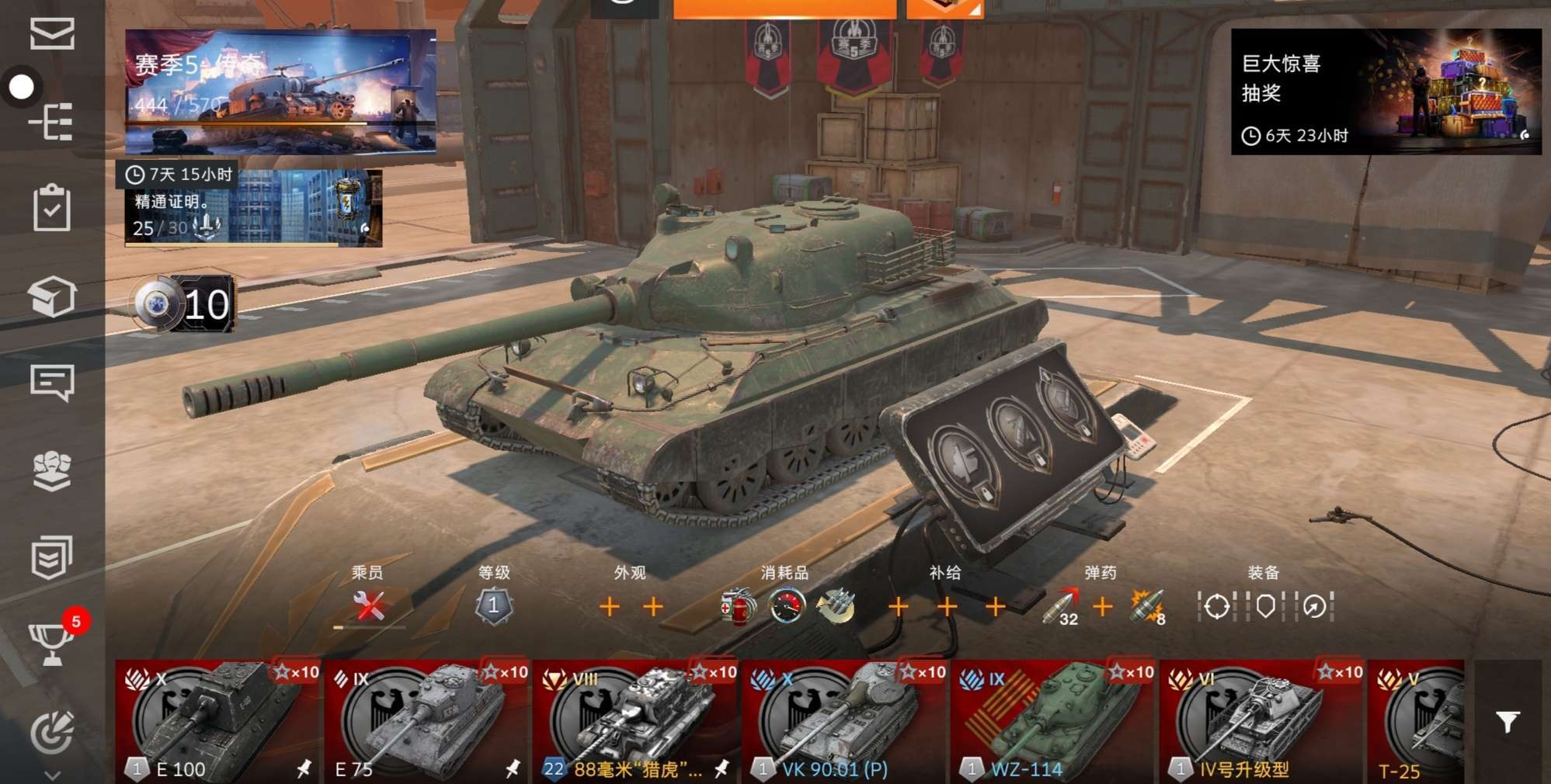The width and height of the screenshot is (1551, 784).
Task: Open the trophy tournaments icon
Action: (52, 644)
